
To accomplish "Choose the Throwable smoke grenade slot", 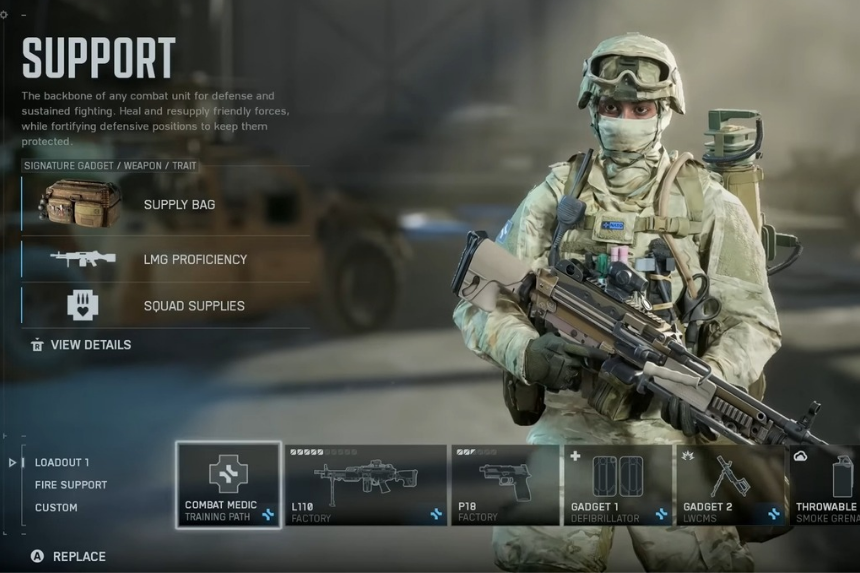I will pyautogui.click(x=826, y=485).
